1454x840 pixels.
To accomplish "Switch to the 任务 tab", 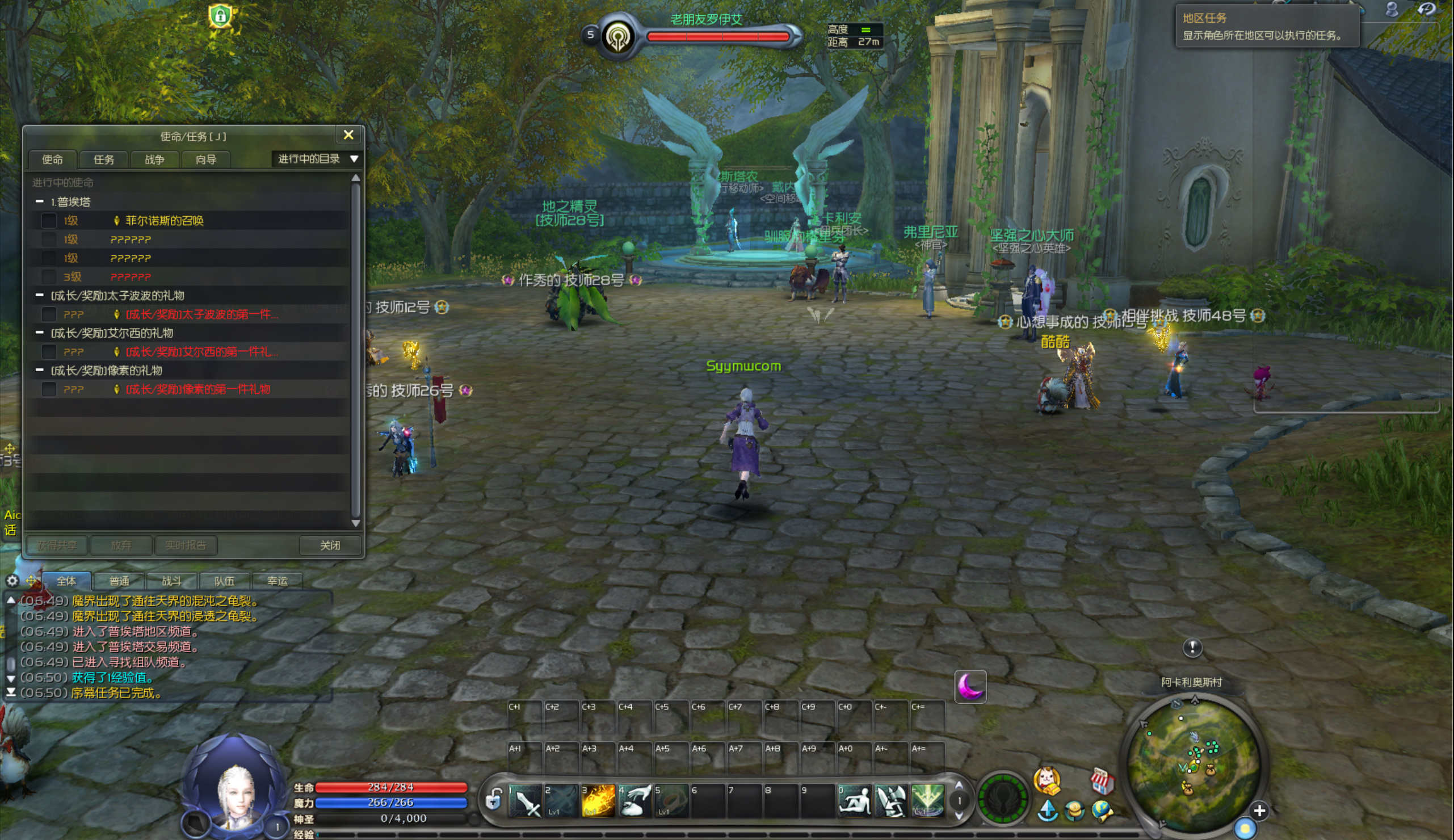I will (x=104, y=159).
